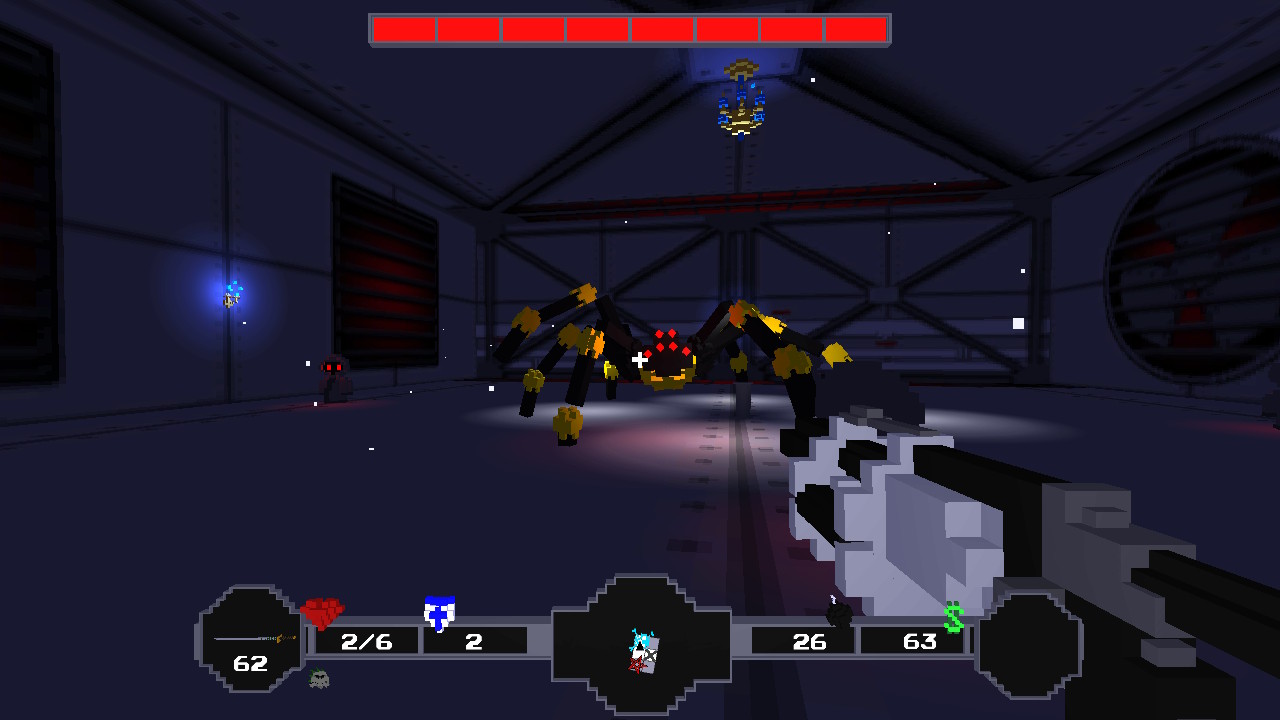This screenshot has height=720, width=1280.
Task: Click the boss health bar at top
Action: [x=630, y=28]
